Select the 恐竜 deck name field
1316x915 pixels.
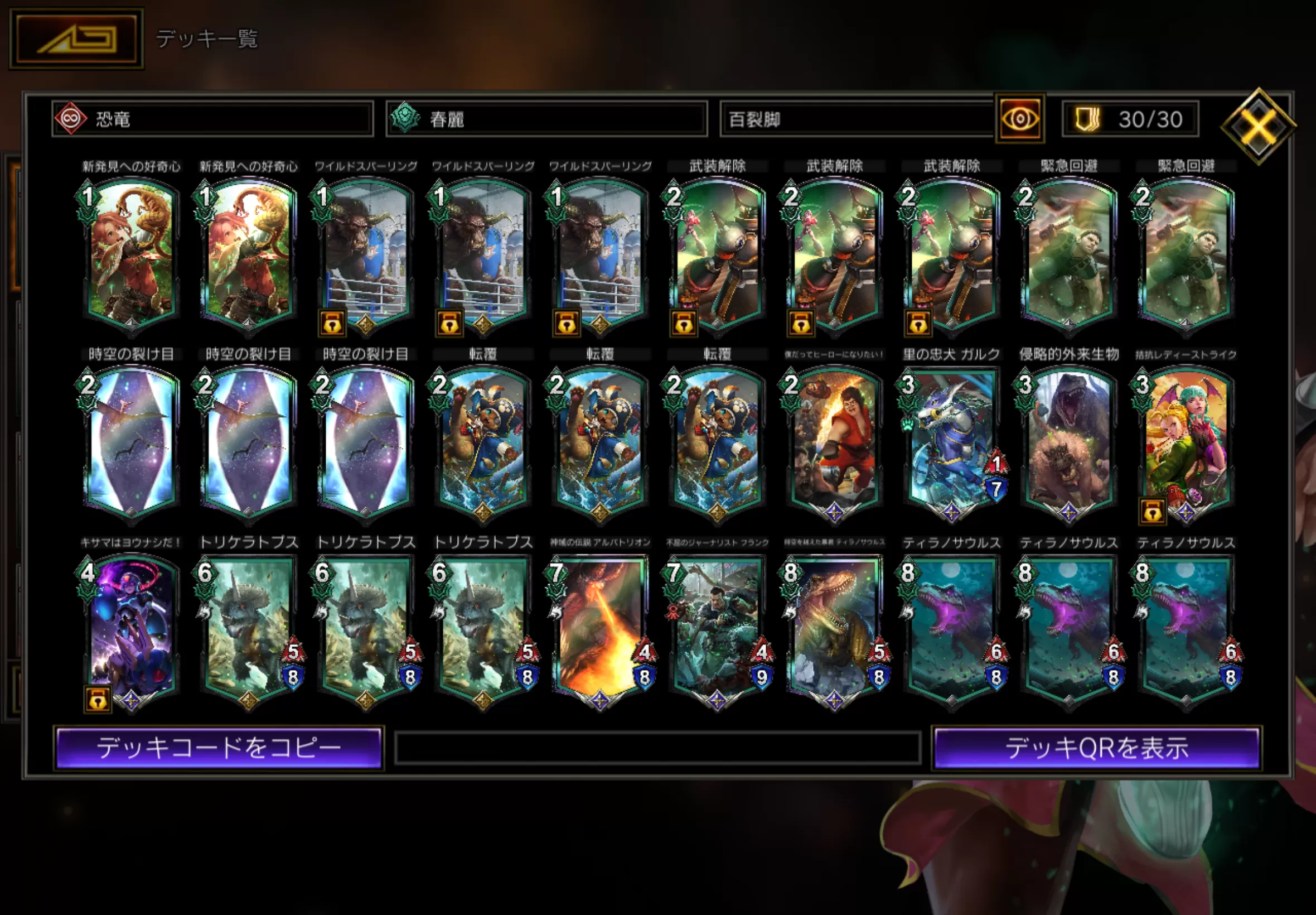212,119
